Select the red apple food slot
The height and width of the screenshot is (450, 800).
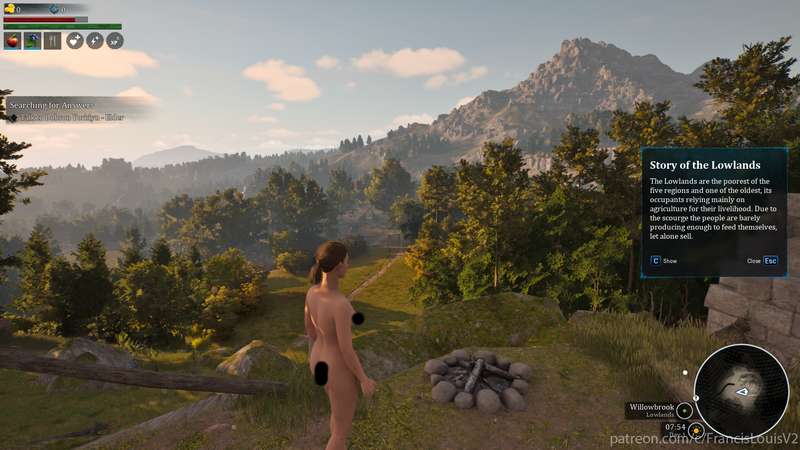tap(13, 41)
